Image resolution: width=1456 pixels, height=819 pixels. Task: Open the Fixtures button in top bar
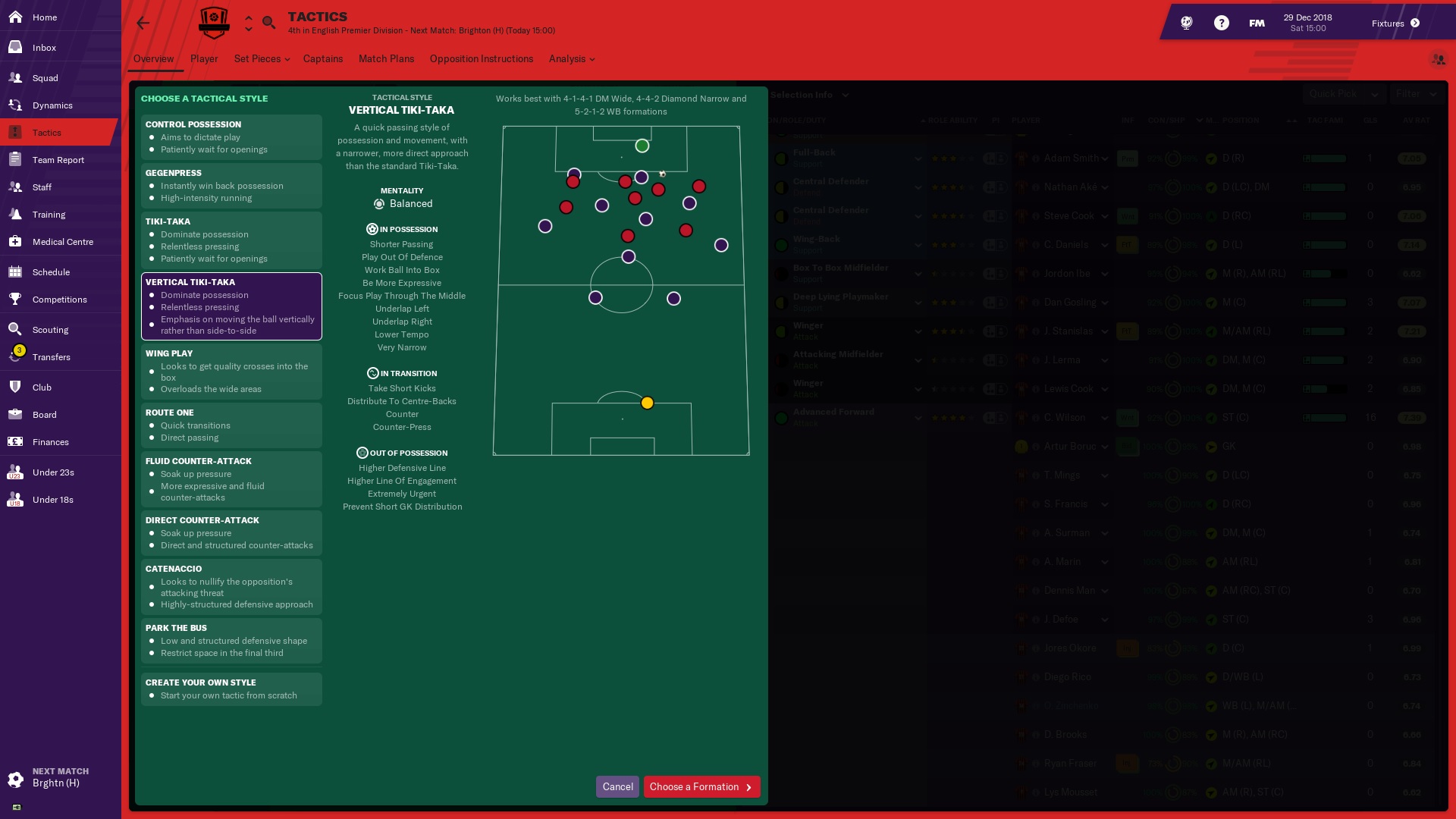tap(1395, 24)
